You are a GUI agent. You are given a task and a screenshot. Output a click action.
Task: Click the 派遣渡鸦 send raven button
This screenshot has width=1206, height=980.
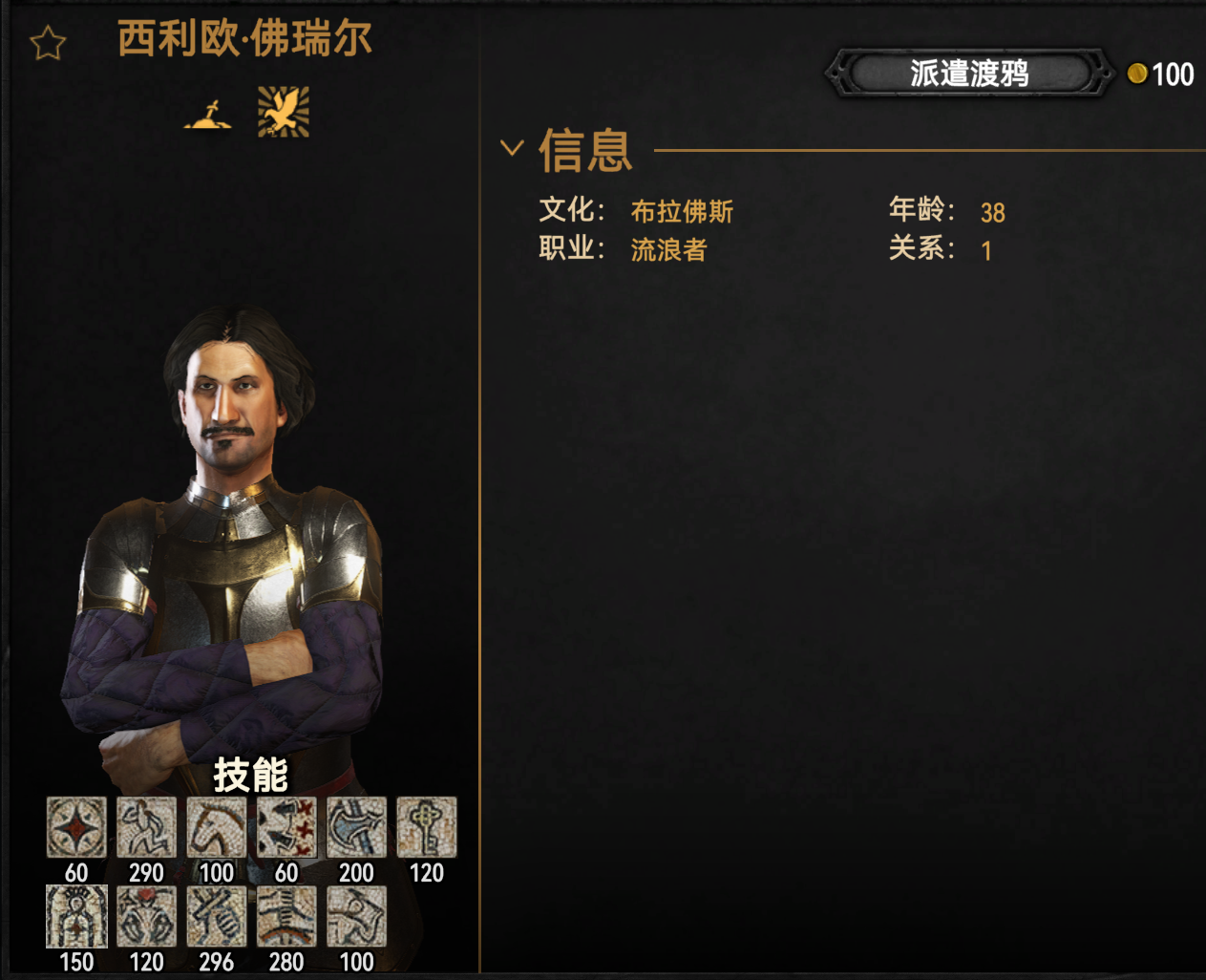968,74
